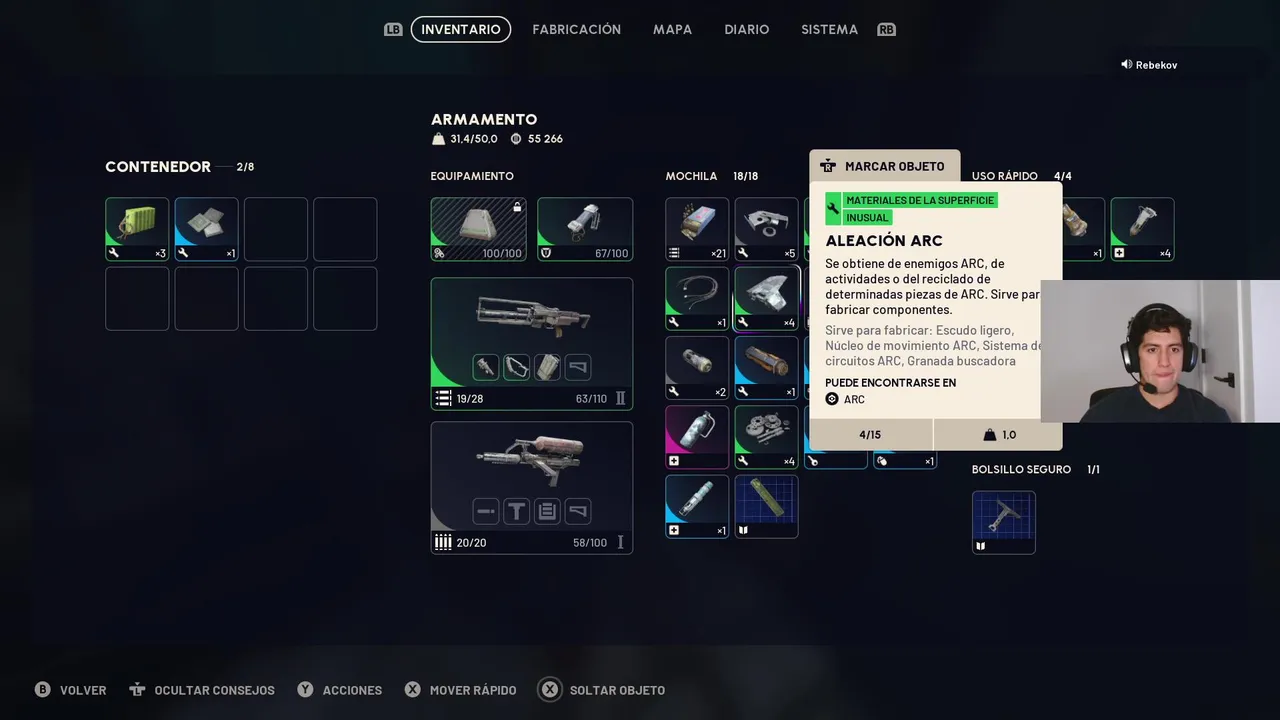Screen dimensions: 1280x720
Task: Select the quick-use item with ×4 count
Action: point(1142,229)
